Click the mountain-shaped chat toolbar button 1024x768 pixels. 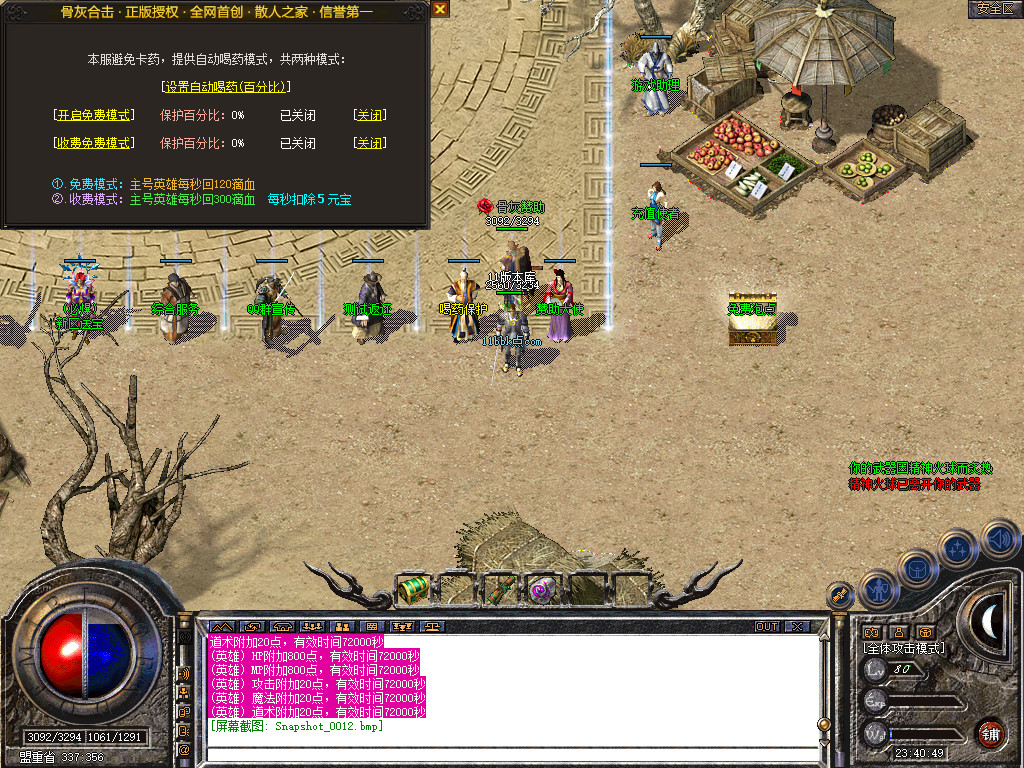point(220,627)
